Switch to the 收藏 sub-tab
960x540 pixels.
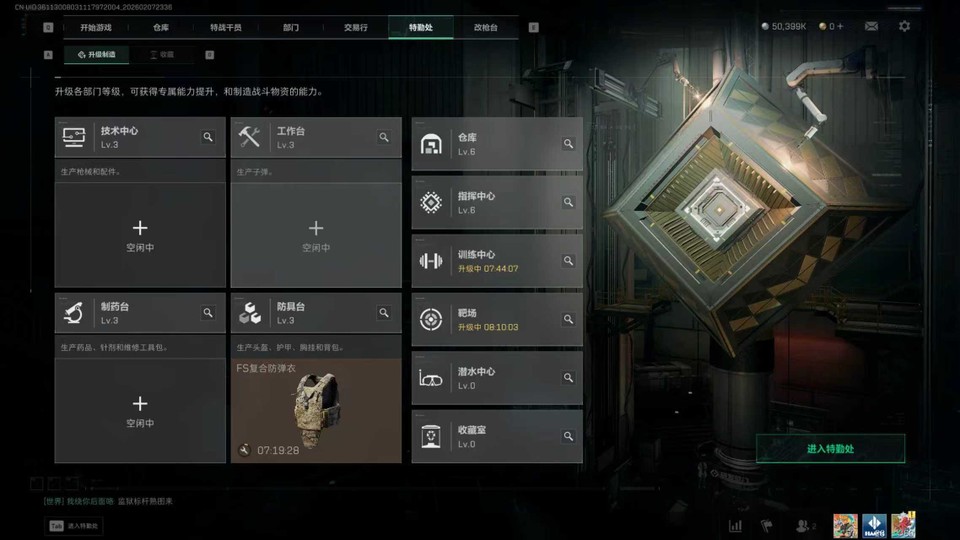(161, 55)
